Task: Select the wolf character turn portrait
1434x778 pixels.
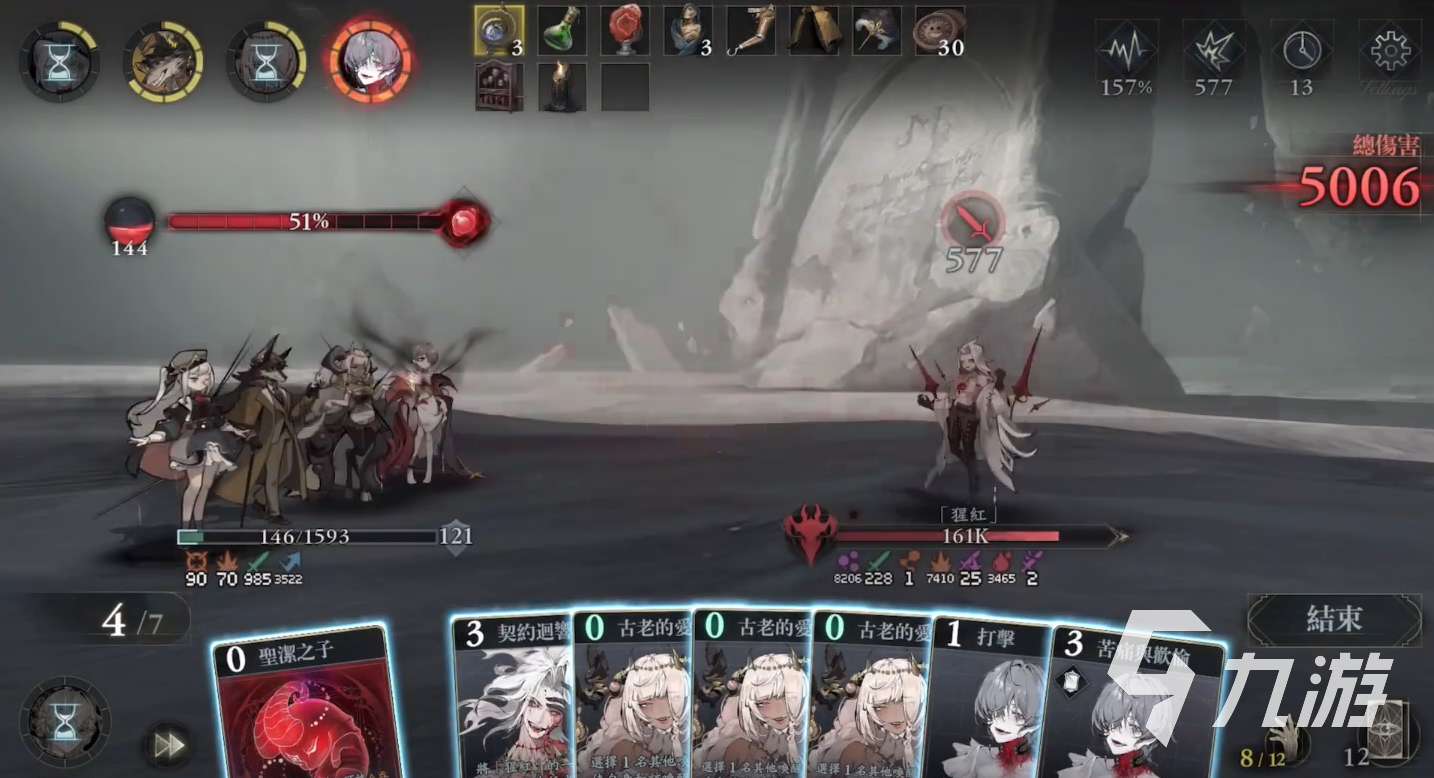Action: tap(163, 62)
